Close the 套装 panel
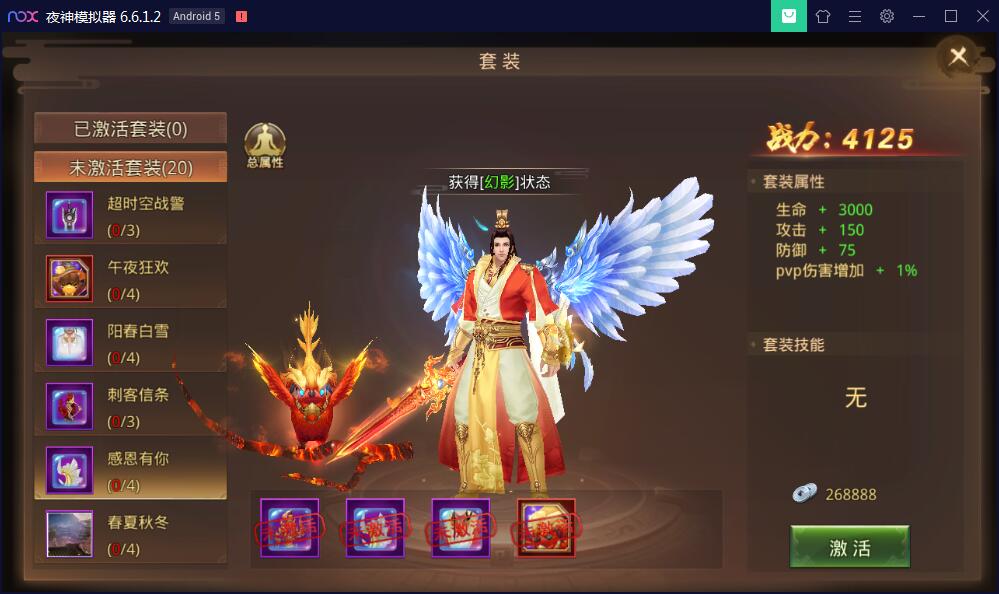The width and height of the screenshot is (999, 594). coord(957,57)
